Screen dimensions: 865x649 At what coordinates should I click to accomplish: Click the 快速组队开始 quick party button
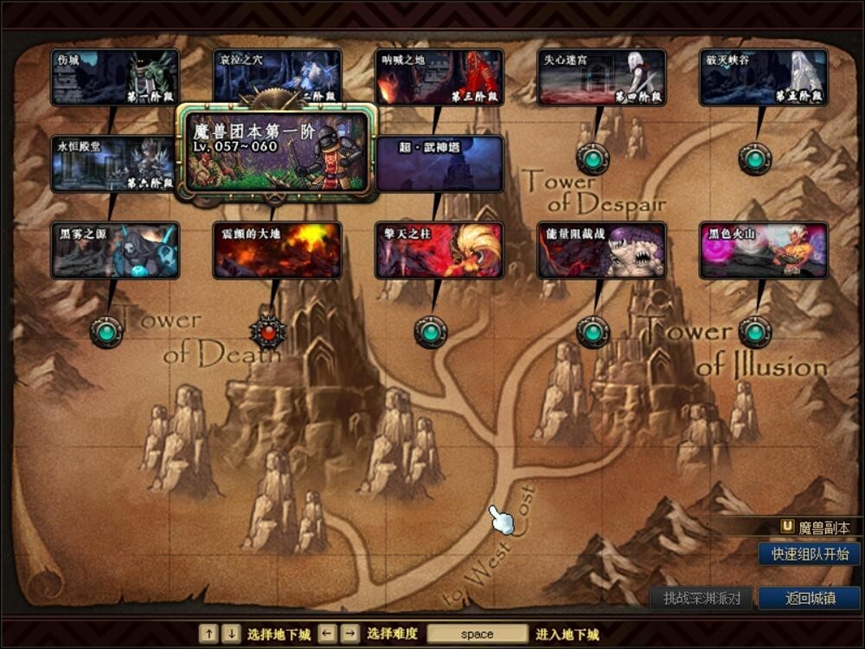809,554
